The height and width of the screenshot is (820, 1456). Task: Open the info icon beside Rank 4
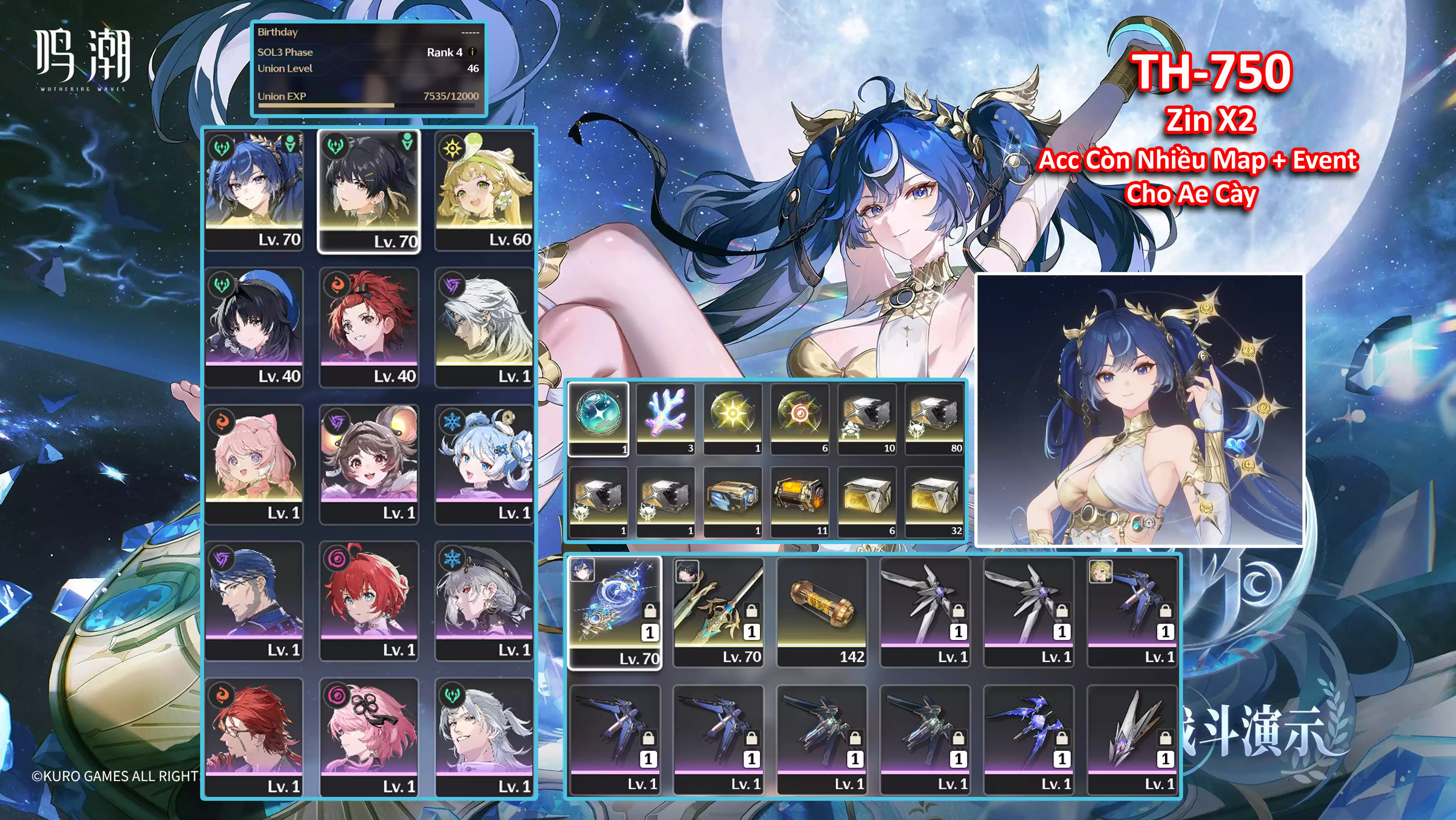(x=472, y=52)
